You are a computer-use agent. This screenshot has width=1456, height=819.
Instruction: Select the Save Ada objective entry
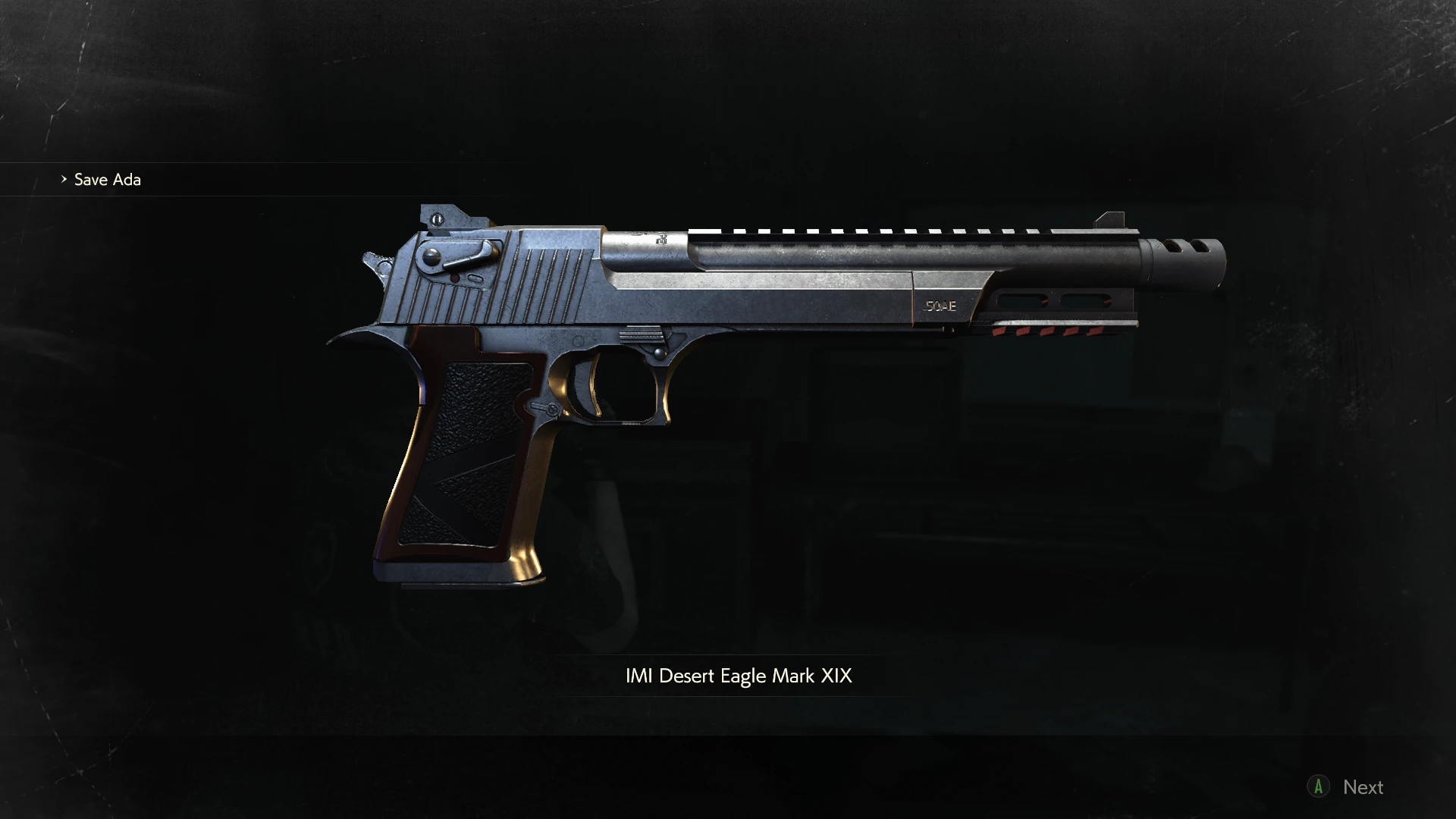tap(107, 180)
